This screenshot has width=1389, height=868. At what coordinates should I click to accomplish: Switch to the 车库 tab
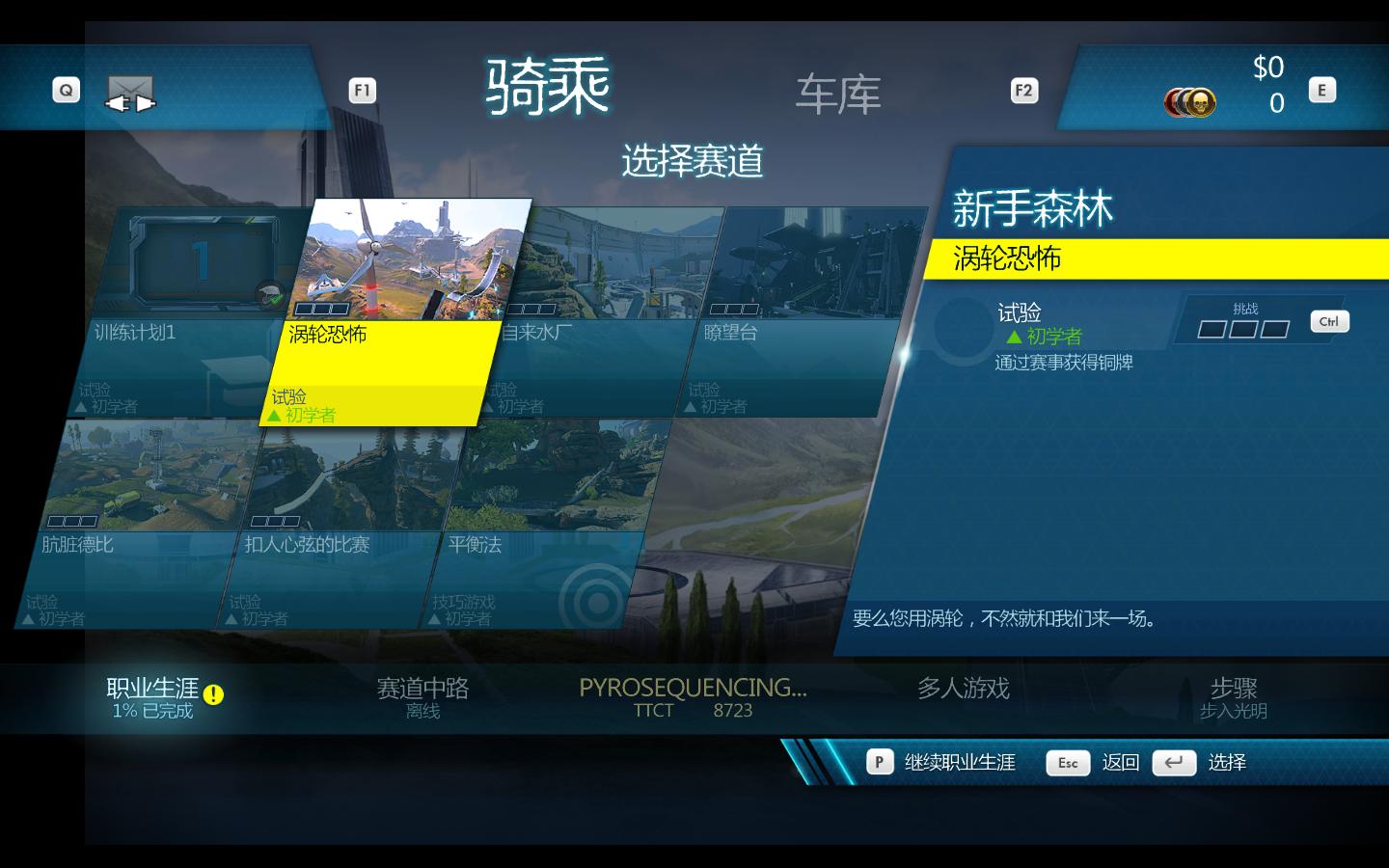tap(837, 94)
